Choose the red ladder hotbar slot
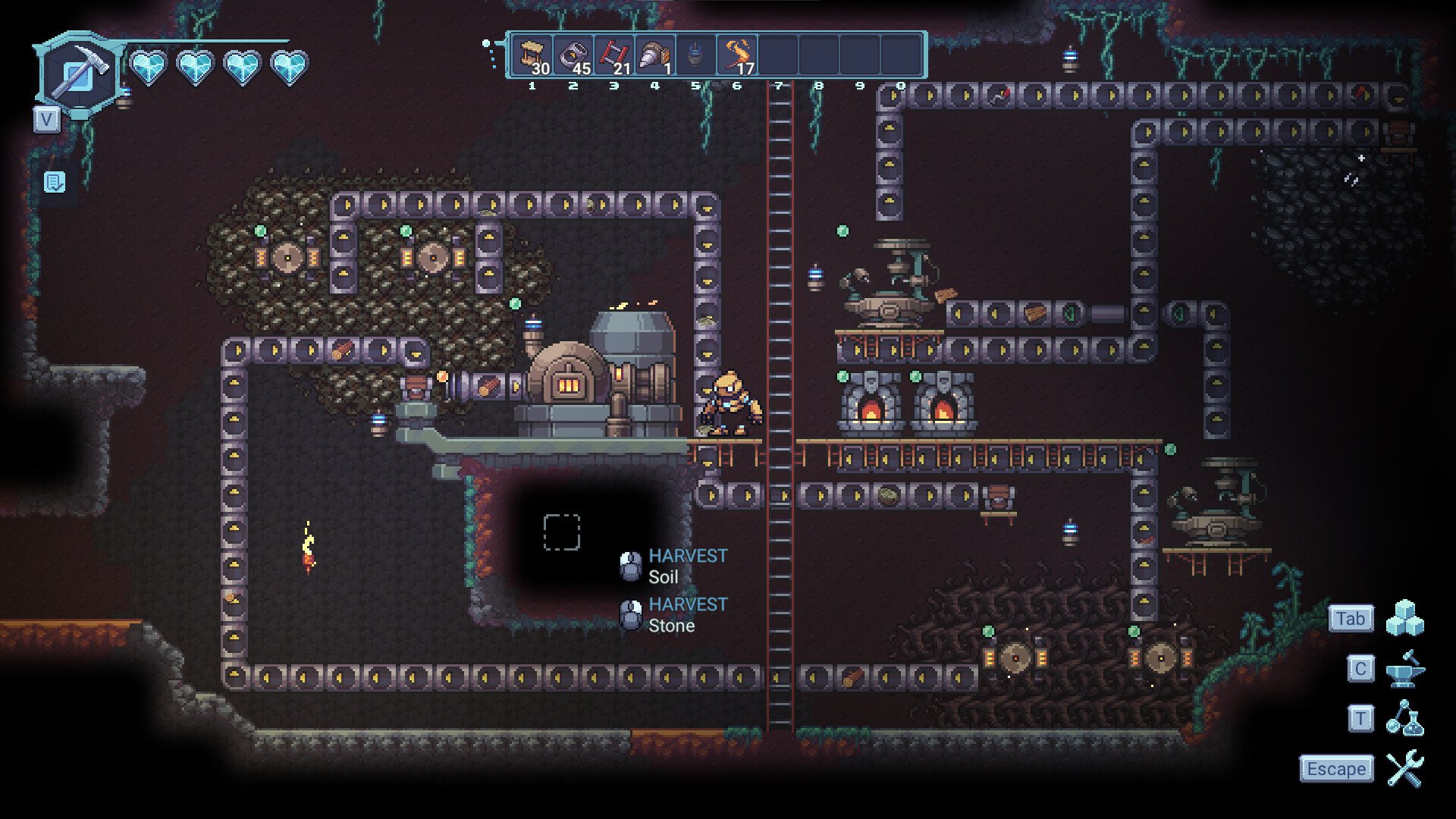This screenshot has height=819, width=1456. coord(615,55)
